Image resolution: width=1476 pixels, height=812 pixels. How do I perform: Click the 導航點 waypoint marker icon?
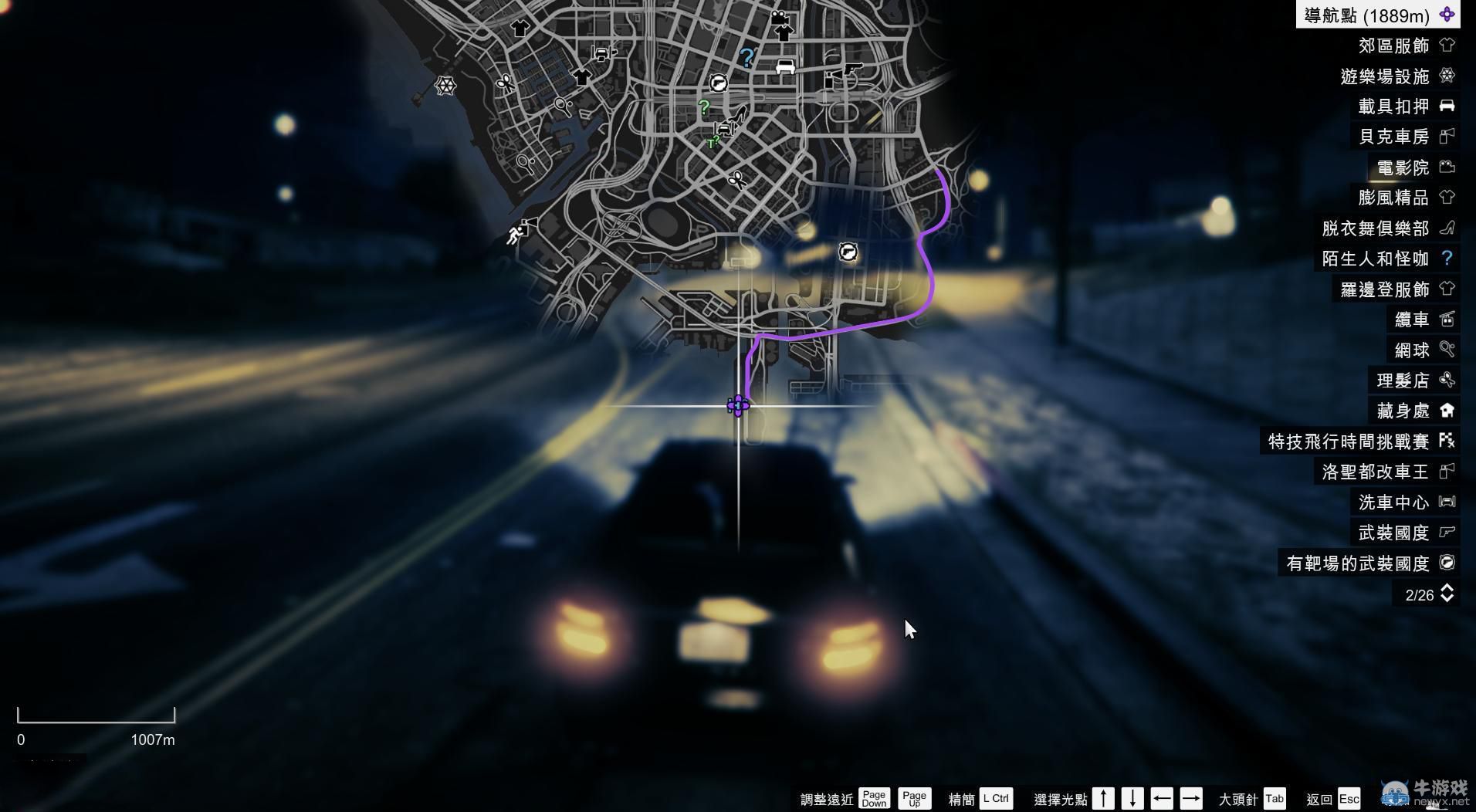[x=1448, y=14]
